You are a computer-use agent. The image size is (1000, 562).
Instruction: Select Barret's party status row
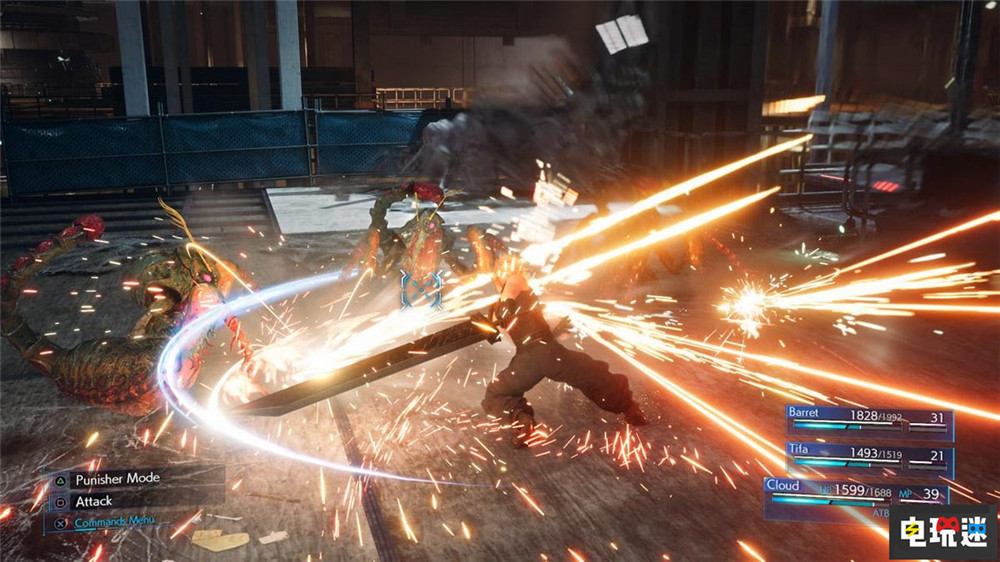(x=868, y=423)
